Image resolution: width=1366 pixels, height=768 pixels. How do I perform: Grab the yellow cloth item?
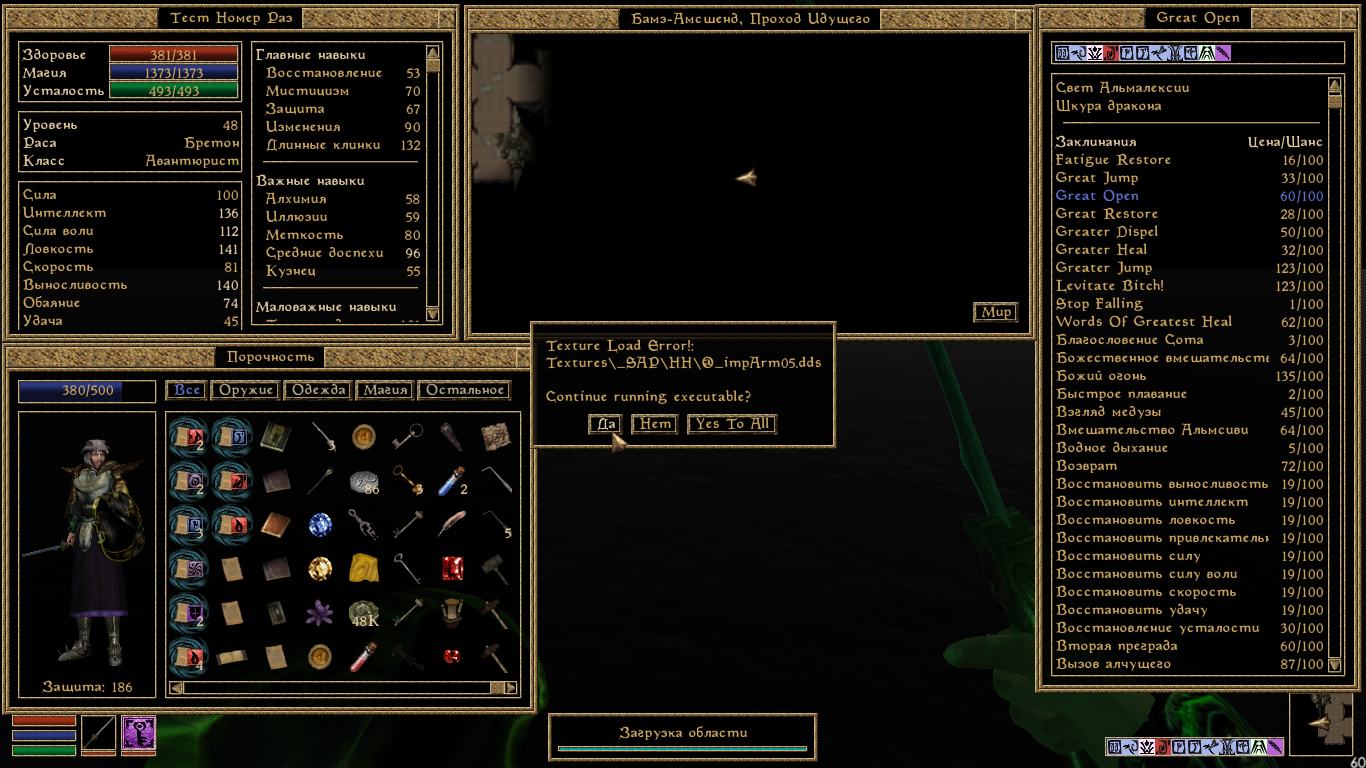tap(364, 568)
